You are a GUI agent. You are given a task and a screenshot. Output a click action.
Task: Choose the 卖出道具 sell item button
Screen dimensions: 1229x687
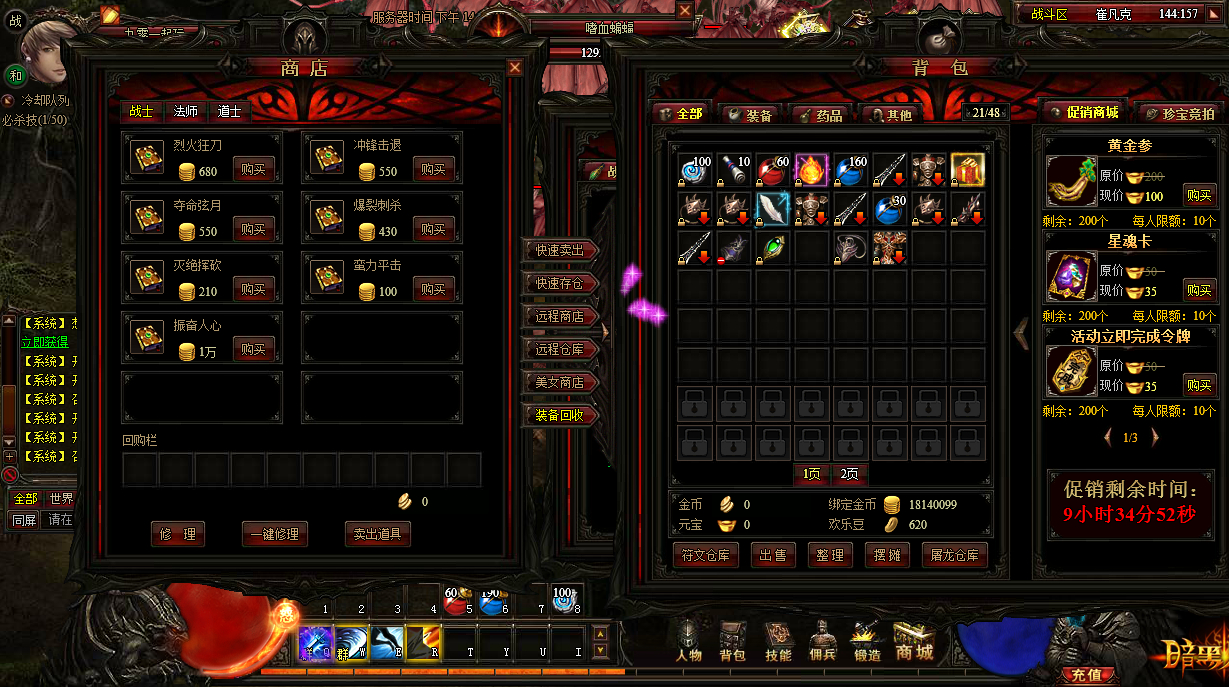[377, 534]
